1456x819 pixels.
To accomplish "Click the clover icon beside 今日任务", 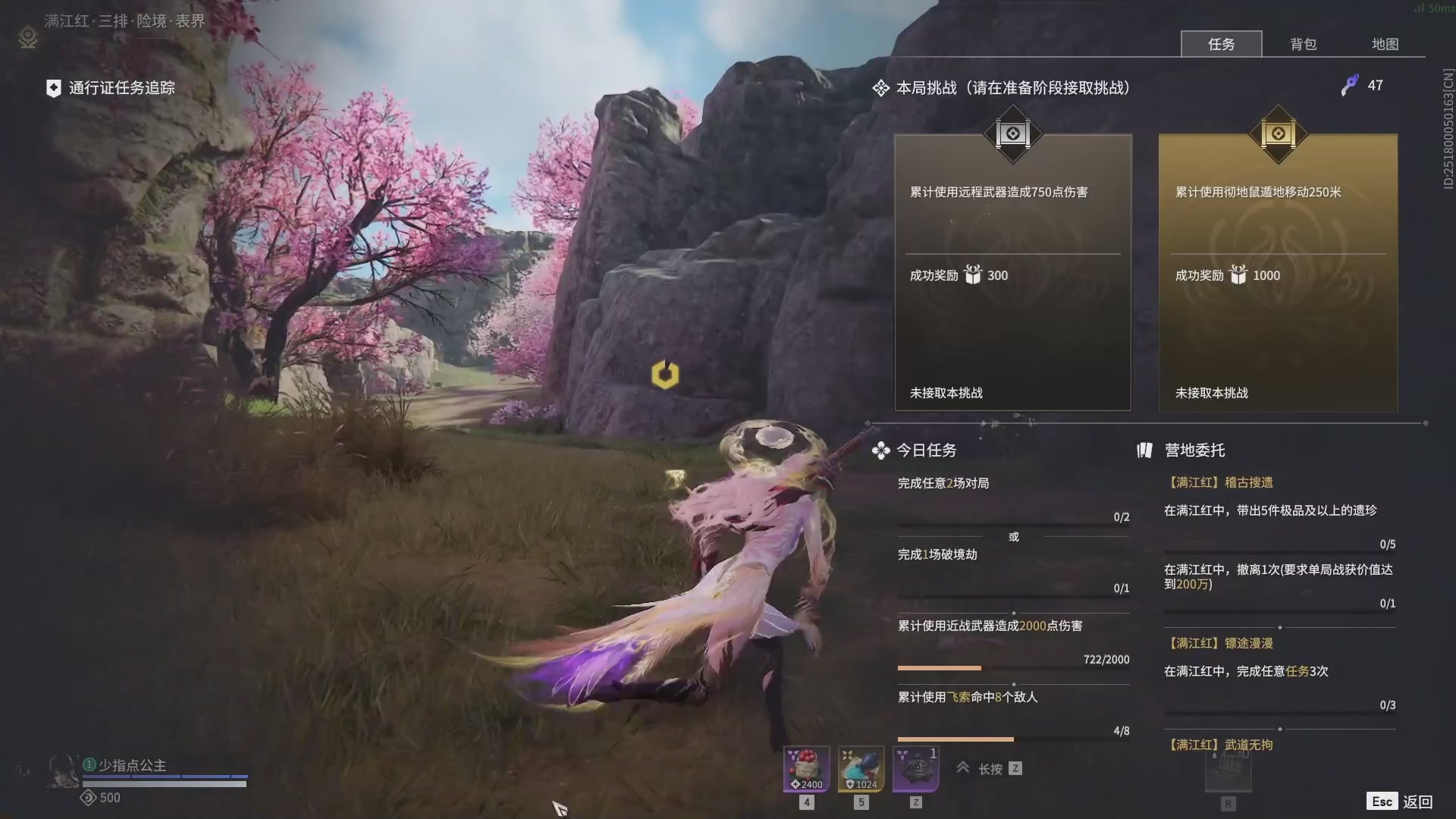I will coord(880,450).
